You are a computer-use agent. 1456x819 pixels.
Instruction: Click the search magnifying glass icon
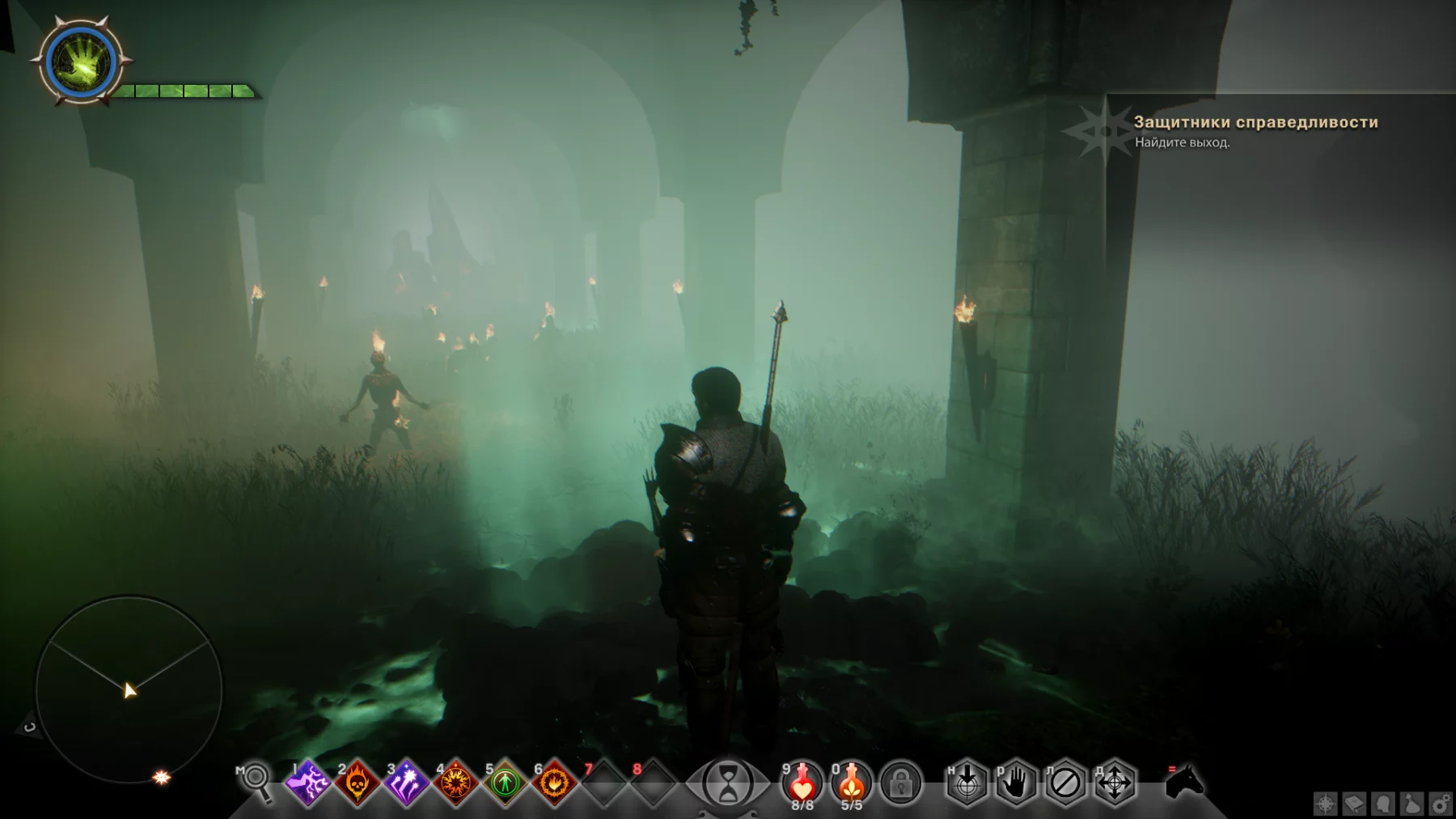click(257, 780)
